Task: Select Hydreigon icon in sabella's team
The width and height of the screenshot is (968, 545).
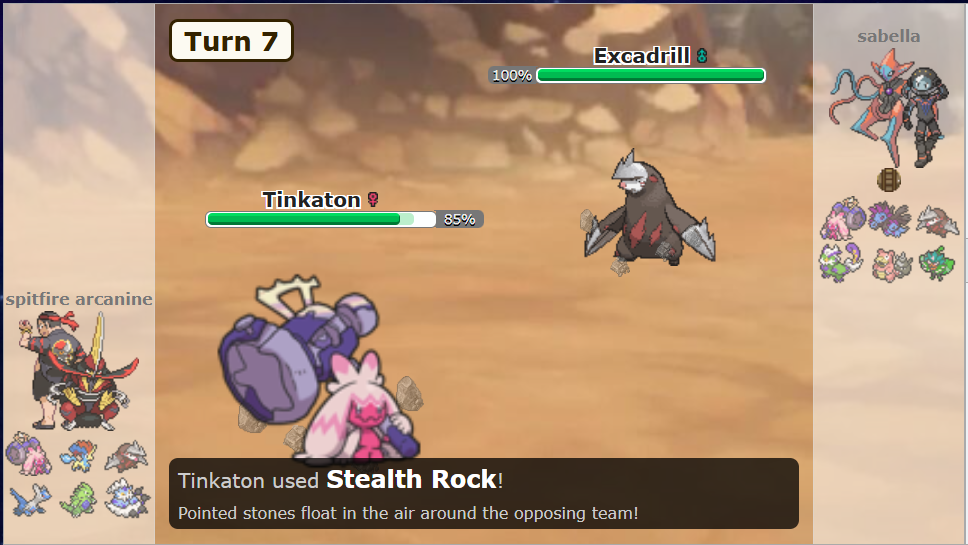Action: tap(889, 219)
